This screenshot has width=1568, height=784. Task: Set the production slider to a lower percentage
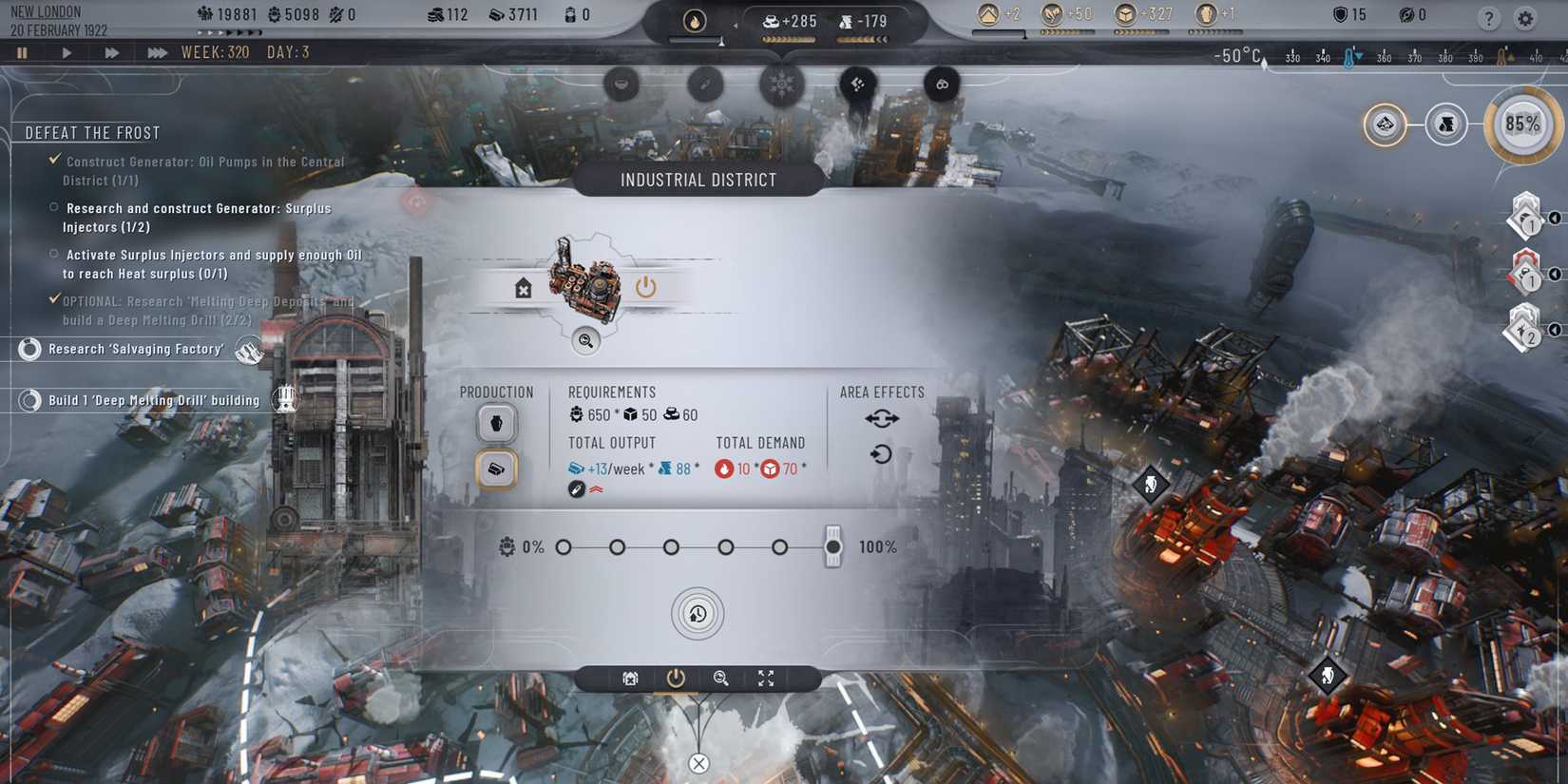tap(725, 547)
